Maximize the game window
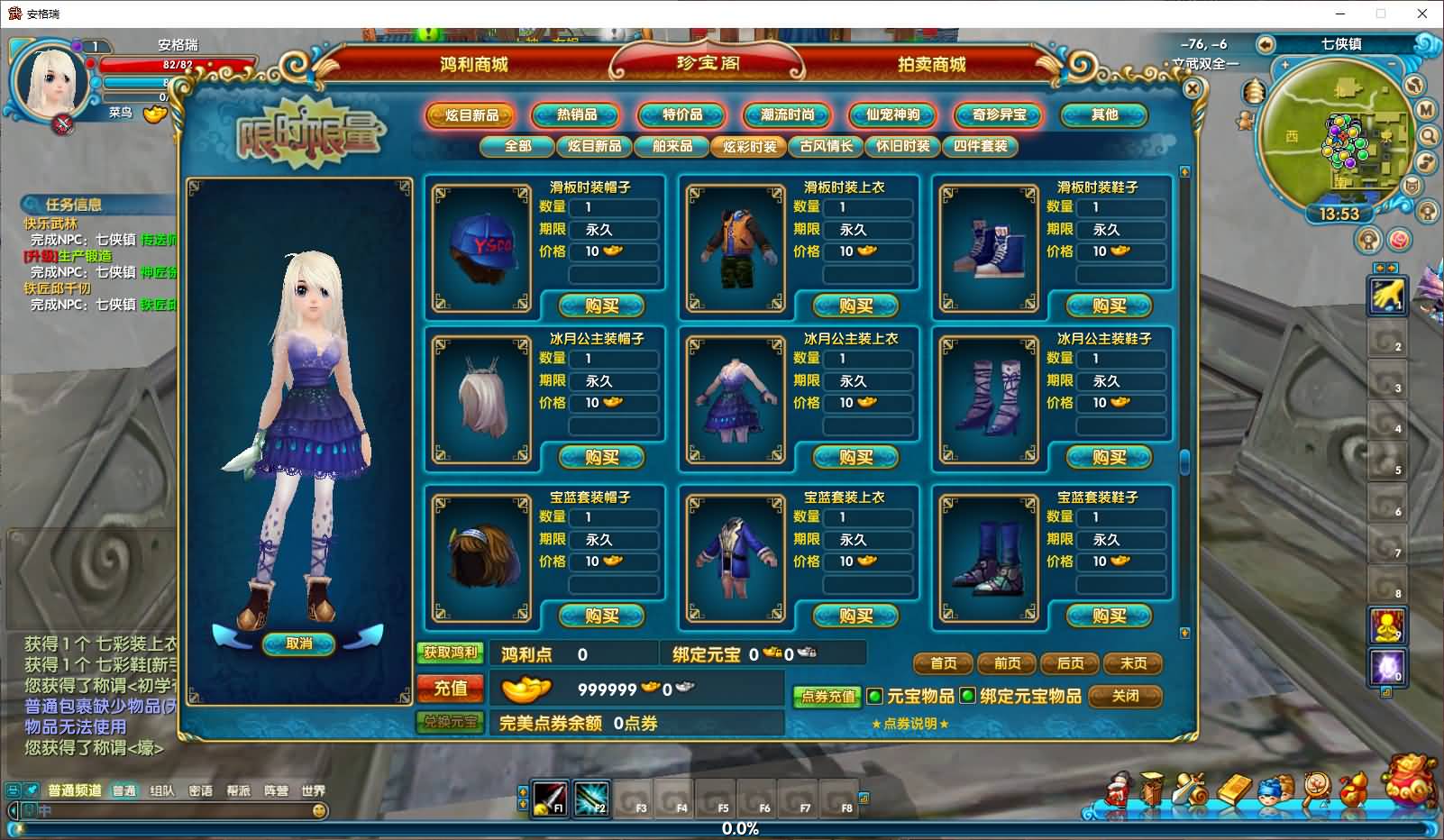 (1380, 14)
